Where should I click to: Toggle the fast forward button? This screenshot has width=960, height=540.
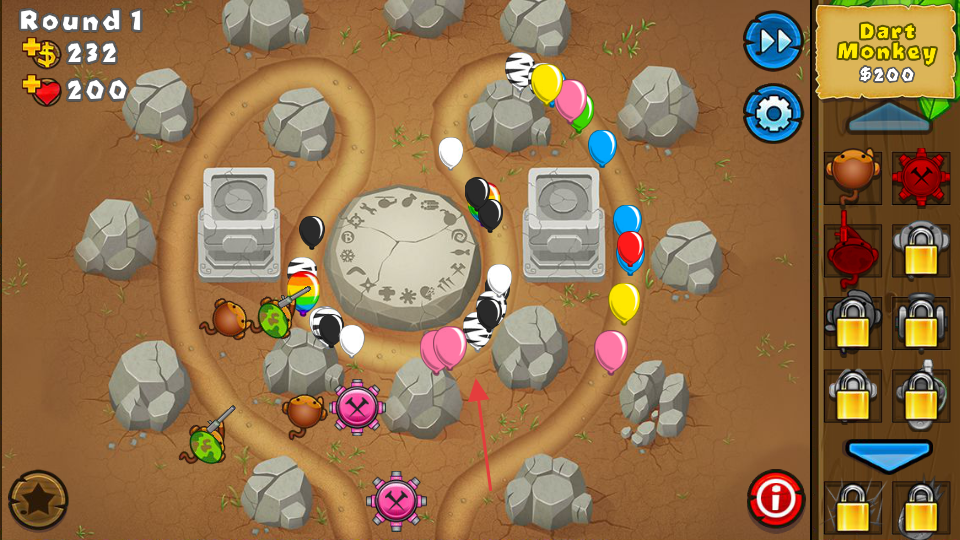coord(773,41)
